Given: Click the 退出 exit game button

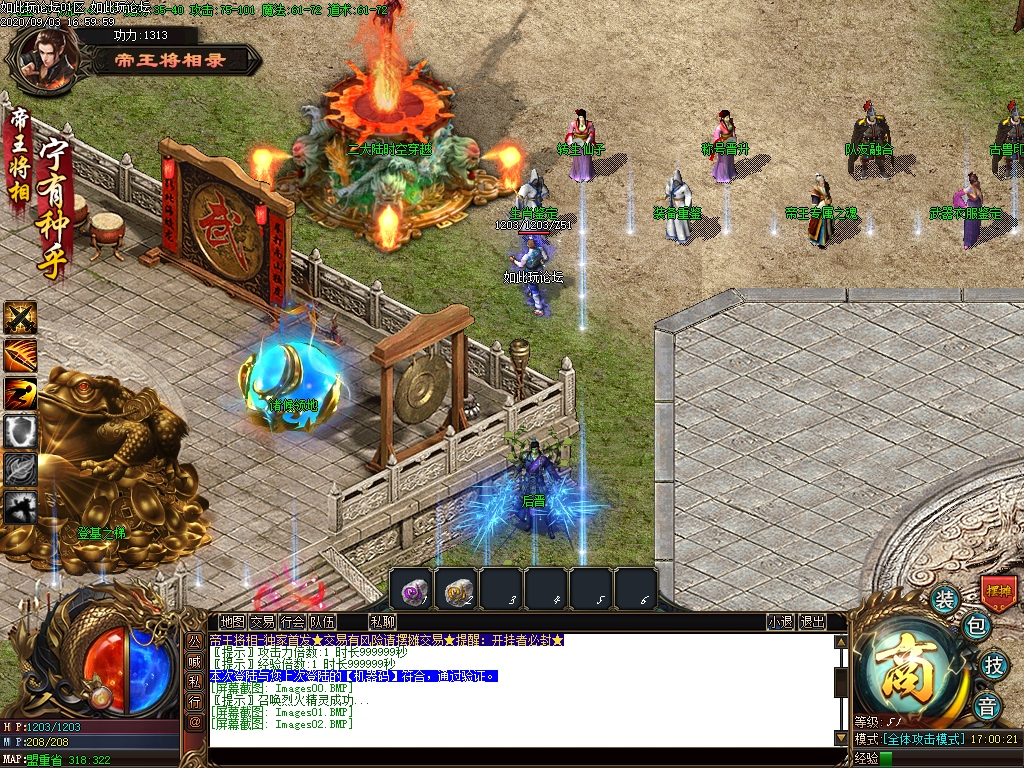Looking at the screenshot, I should click(x=813, y=622).
